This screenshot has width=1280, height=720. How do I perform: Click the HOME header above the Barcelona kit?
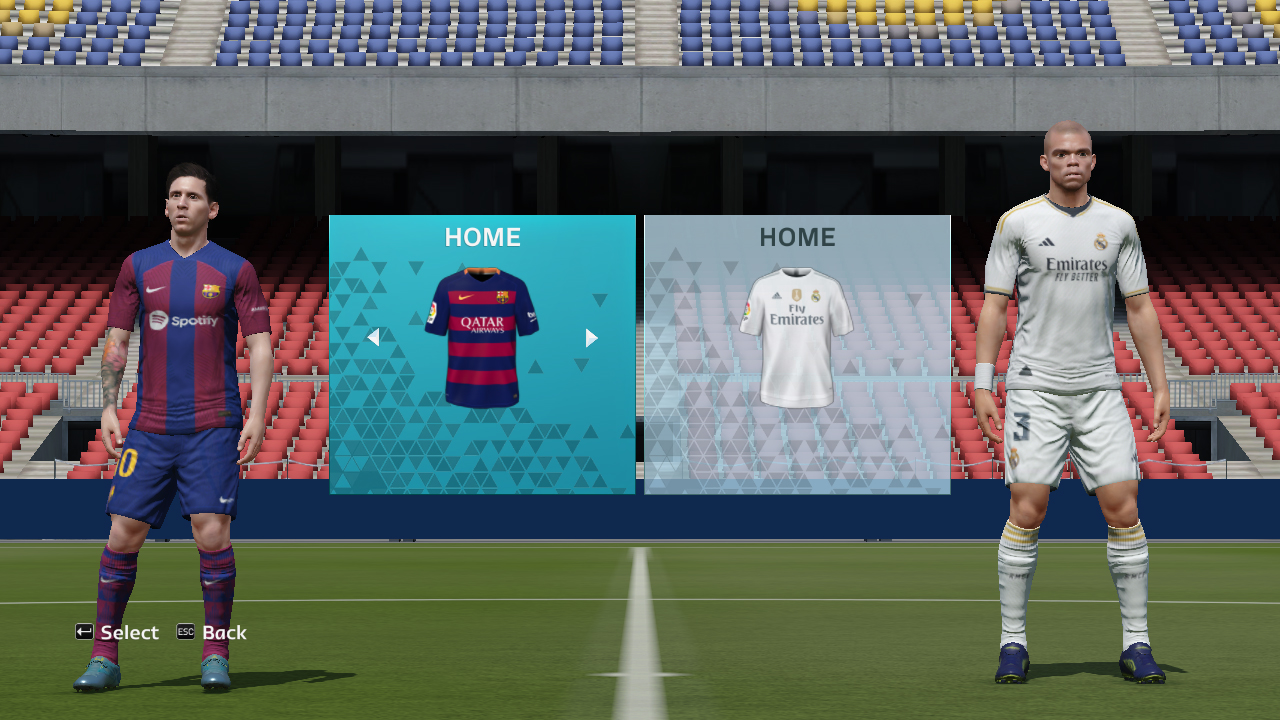(483, 238)
